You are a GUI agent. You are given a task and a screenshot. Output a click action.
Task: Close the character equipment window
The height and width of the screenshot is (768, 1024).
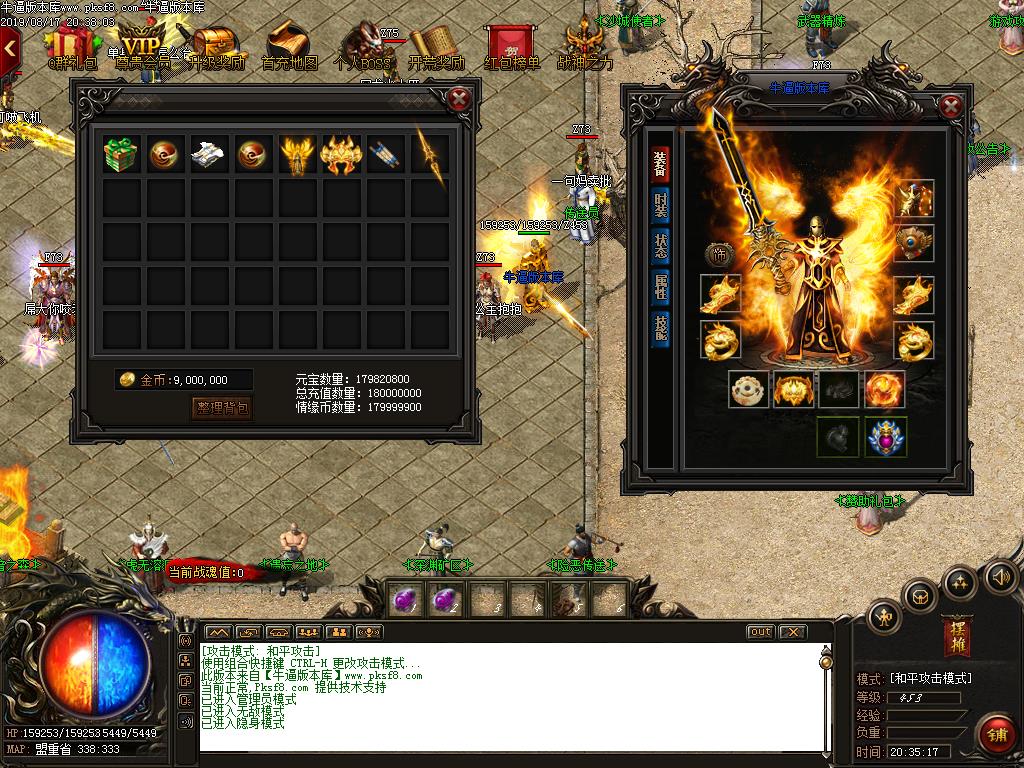pos(951,106)
